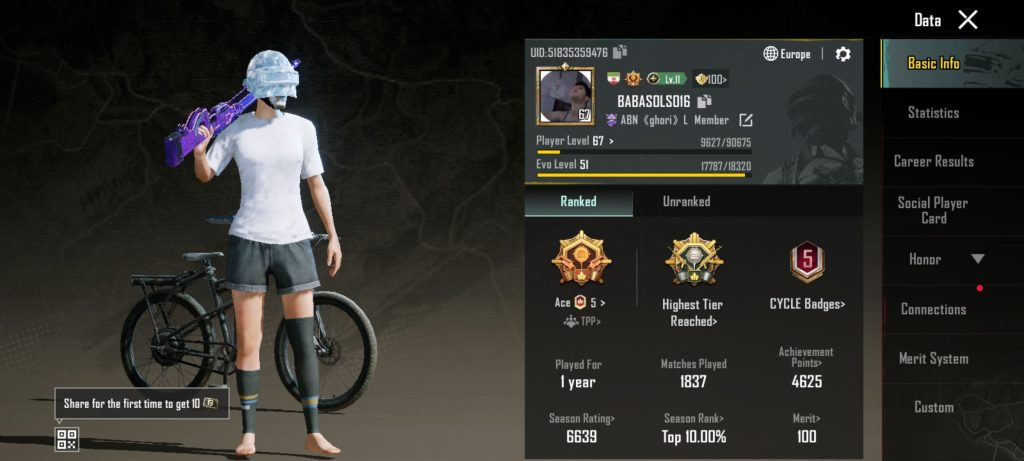Image resolution: width=1024 pixels, height=461 pixels.
Task: Switch to the Unranked tab
Action: (x=687, y=201)
